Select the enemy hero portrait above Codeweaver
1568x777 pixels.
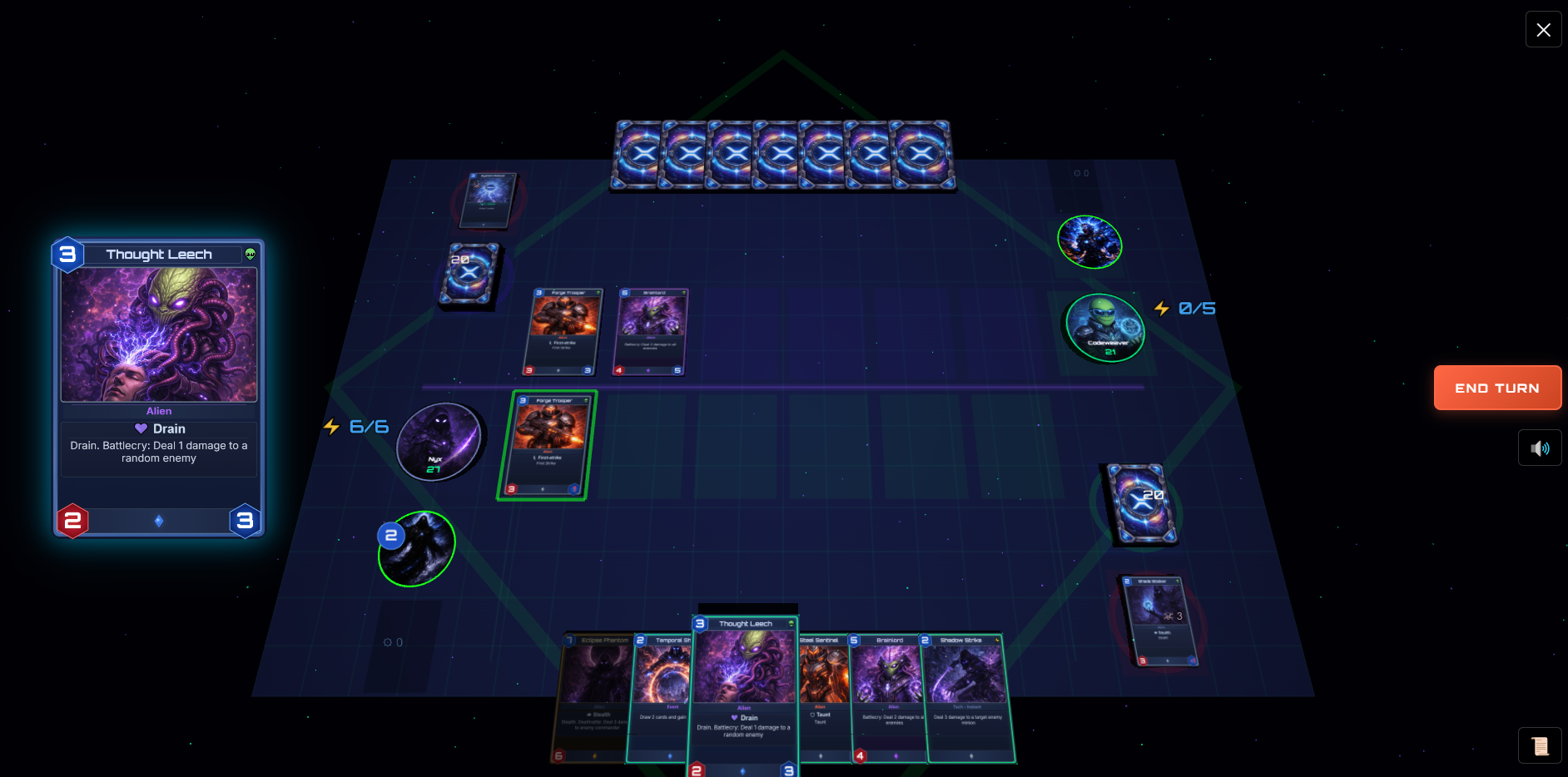(x=1090, y=242)
